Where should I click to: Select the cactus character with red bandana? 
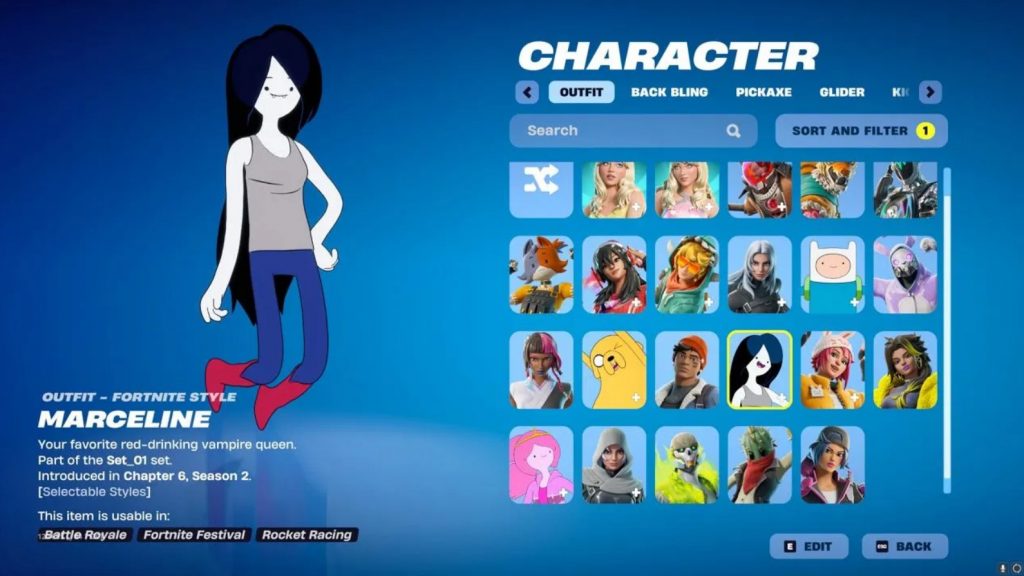pos(760,464)
